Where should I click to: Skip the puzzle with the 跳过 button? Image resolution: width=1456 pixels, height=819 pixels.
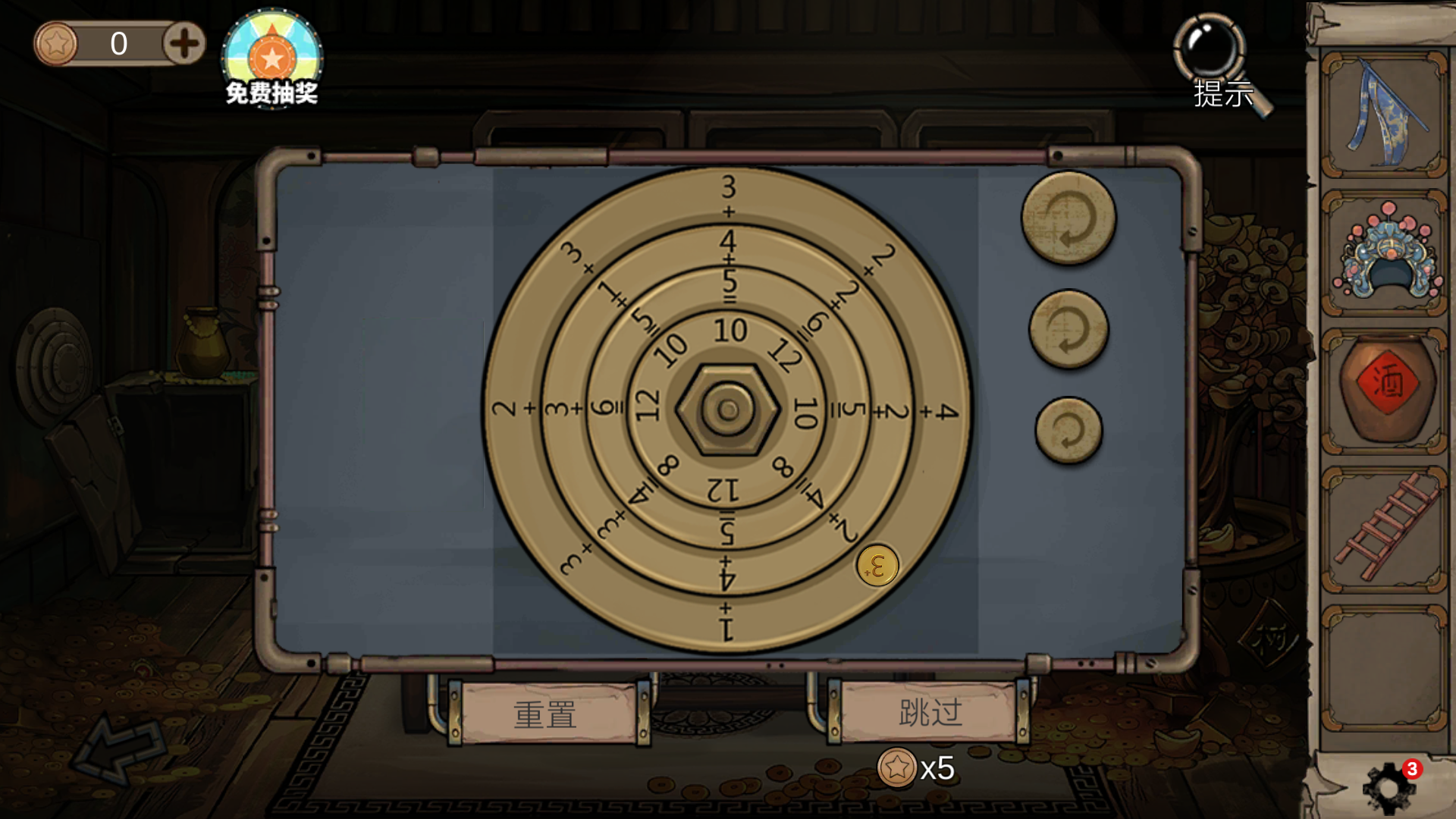click(x=930, y=712)
